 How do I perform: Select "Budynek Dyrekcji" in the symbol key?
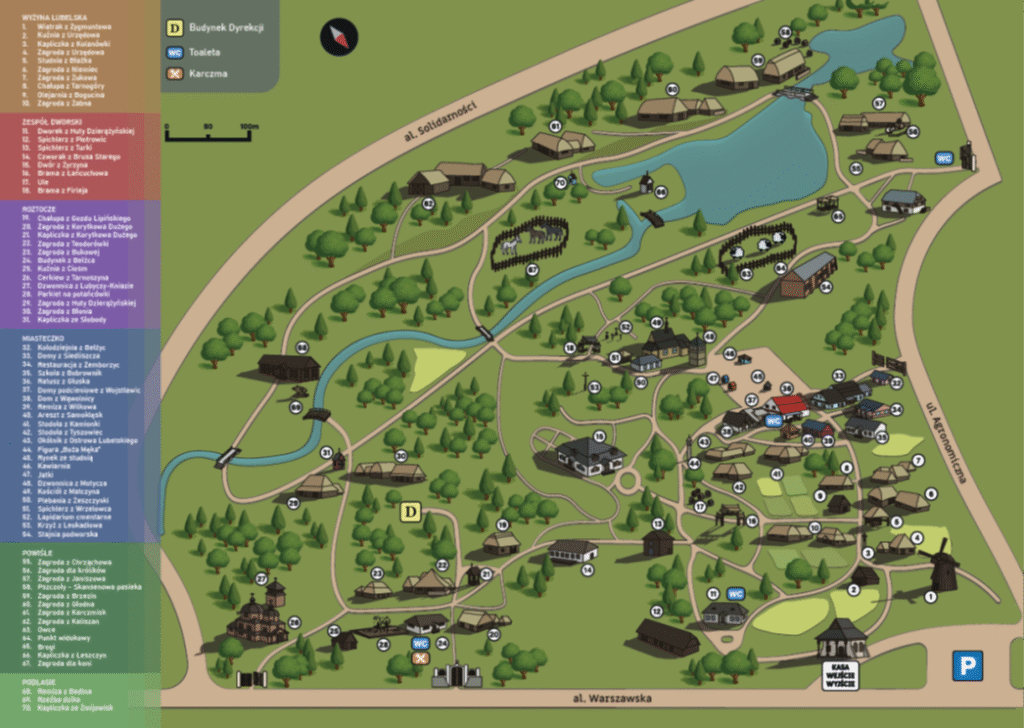pyautogui.click(x=228, y=27)
